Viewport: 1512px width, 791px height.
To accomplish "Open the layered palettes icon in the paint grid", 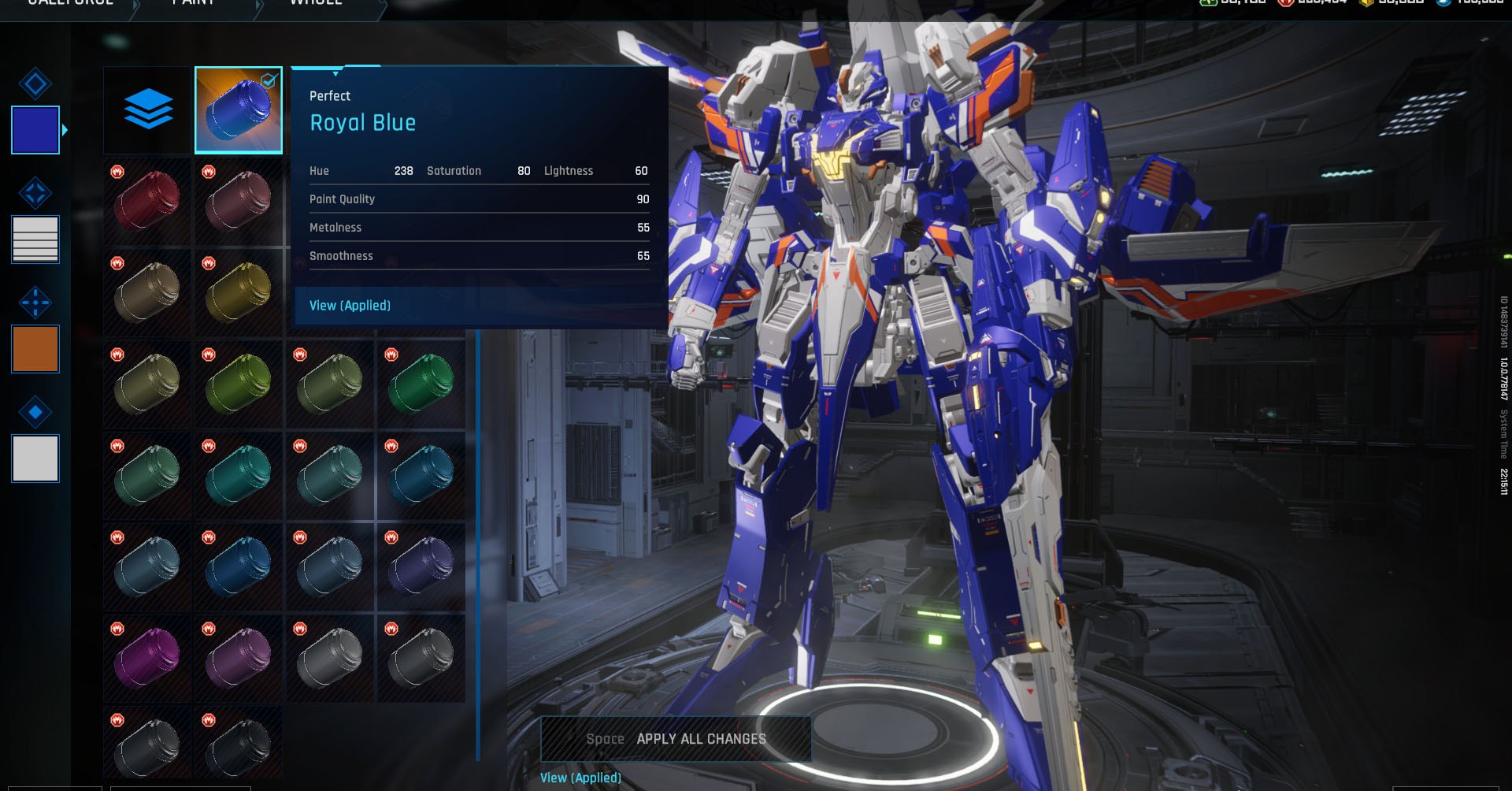I will pos(150,110).
